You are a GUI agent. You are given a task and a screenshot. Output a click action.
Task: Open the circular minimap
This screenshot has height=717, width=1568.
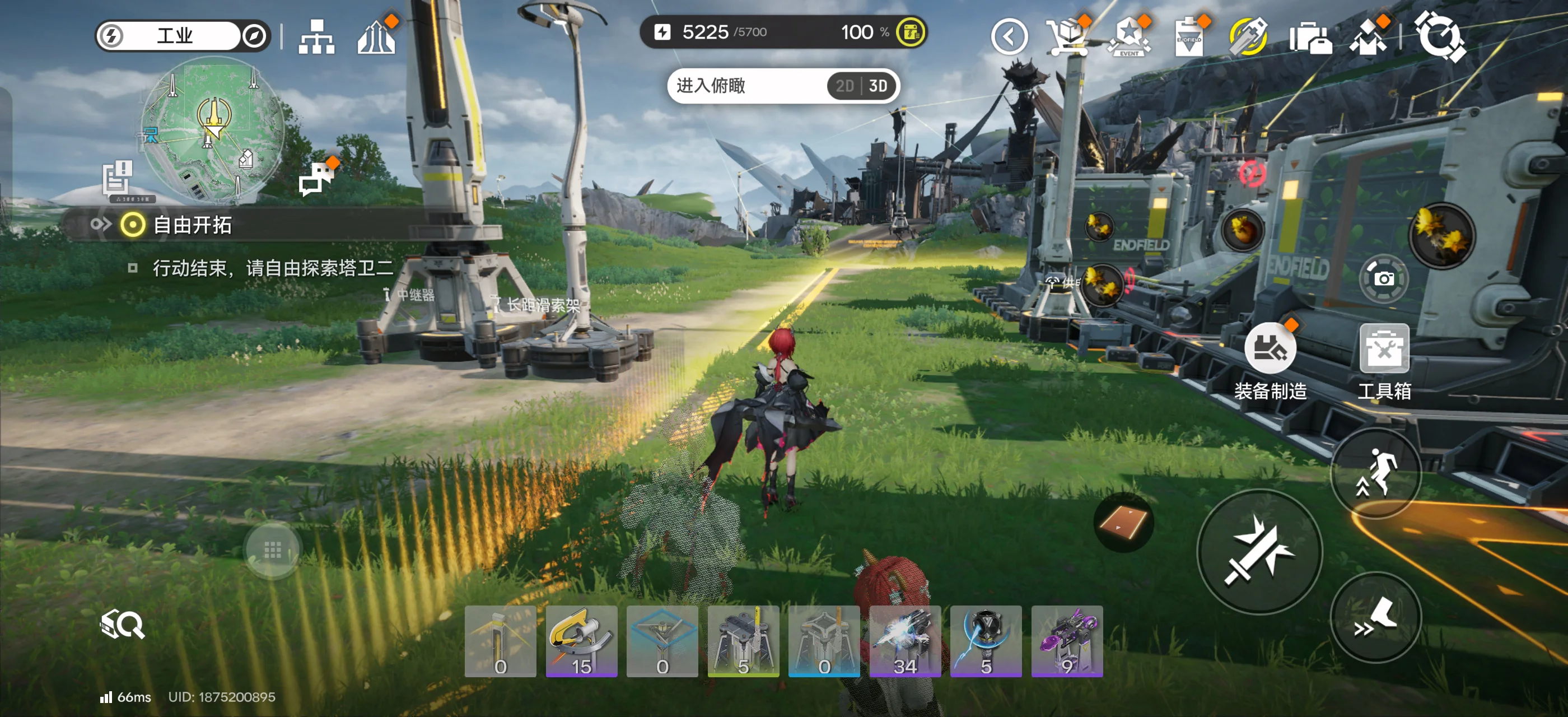tap(212, 129)
